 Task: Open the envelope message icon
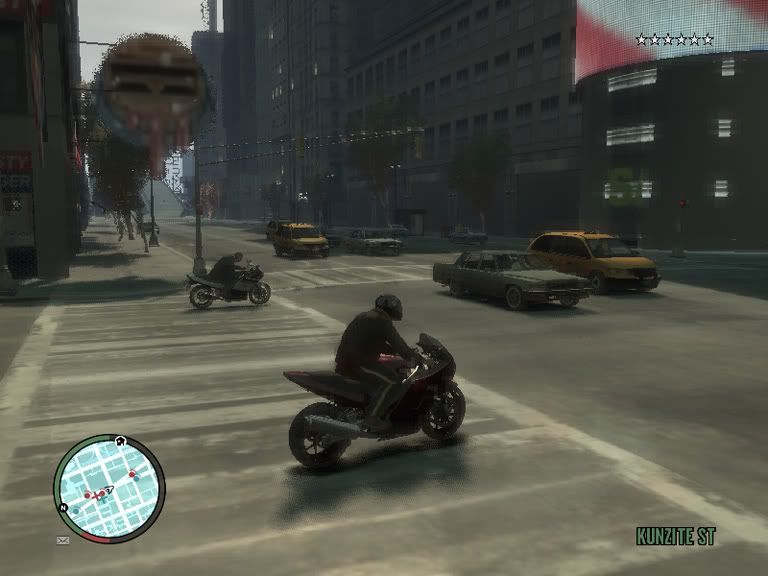tap(63, 540)
